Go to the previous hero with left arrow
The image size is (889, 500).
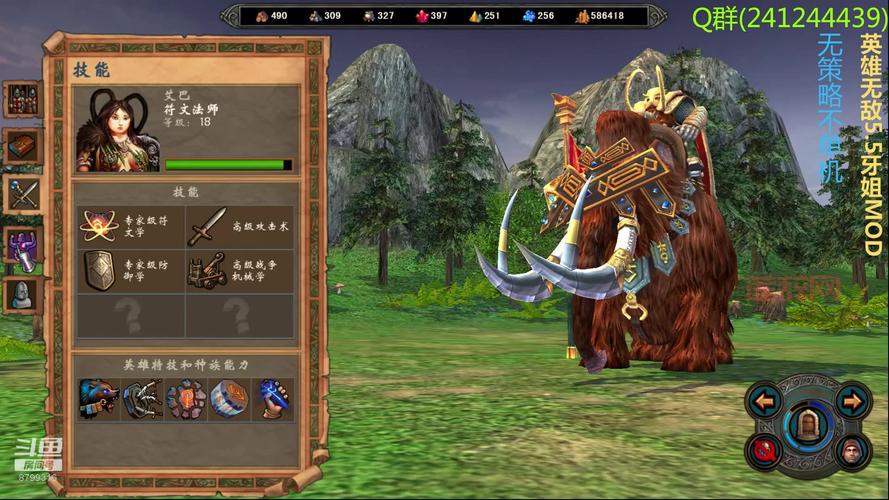point(765,402)
